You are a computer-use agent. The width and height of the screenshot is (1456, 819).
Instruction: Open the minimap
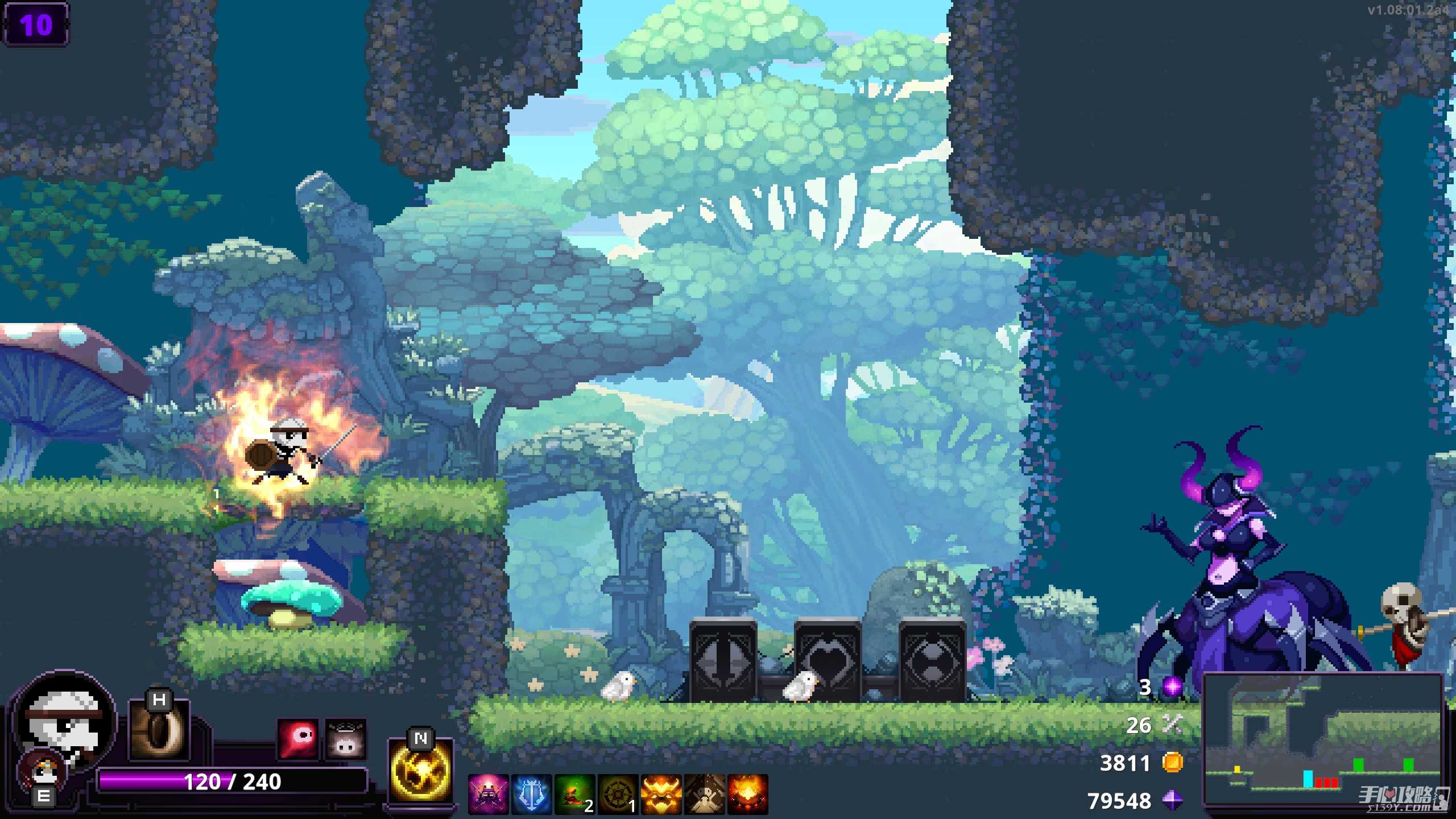[x=1323, y=738]
